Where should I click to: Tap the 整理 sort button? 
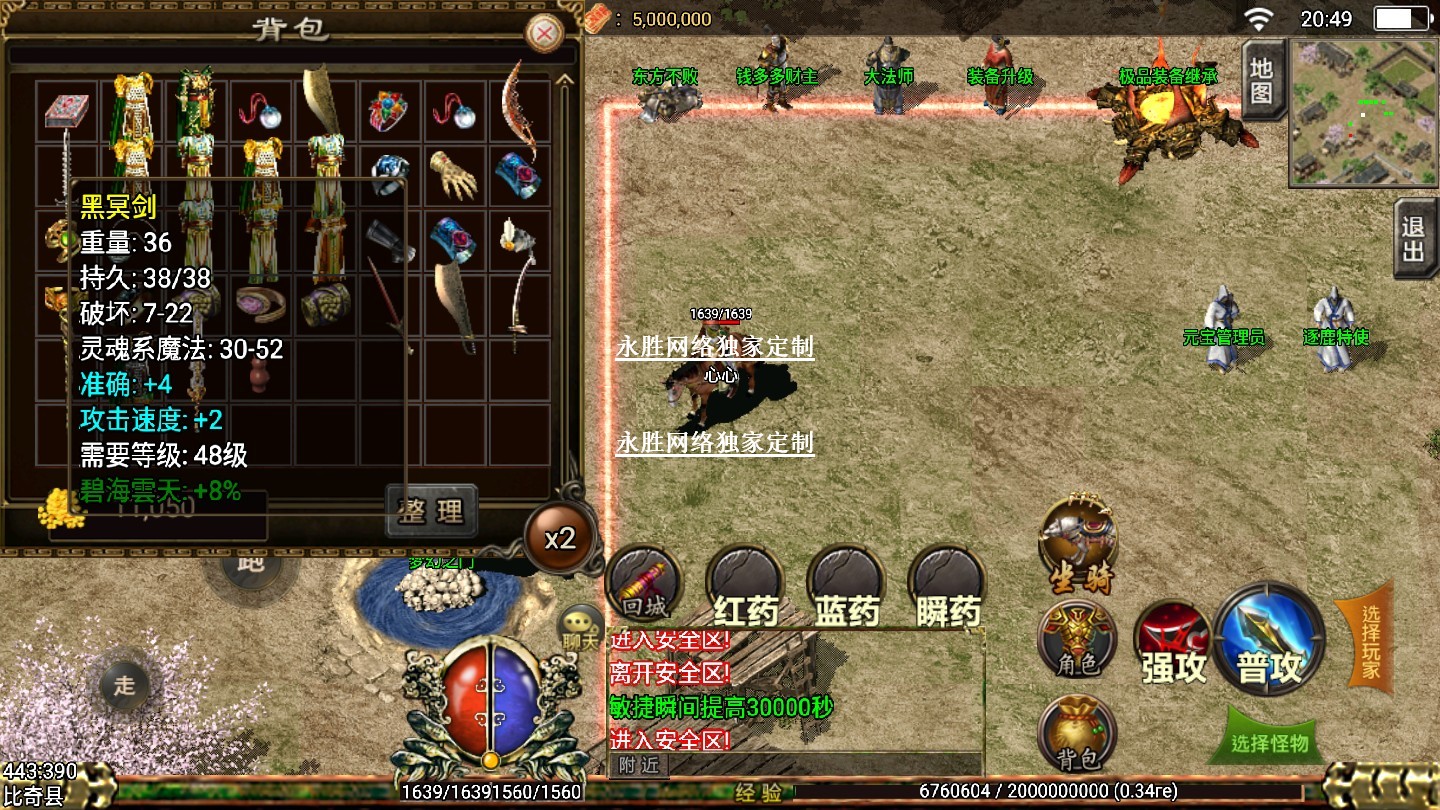tap(431, 511)
